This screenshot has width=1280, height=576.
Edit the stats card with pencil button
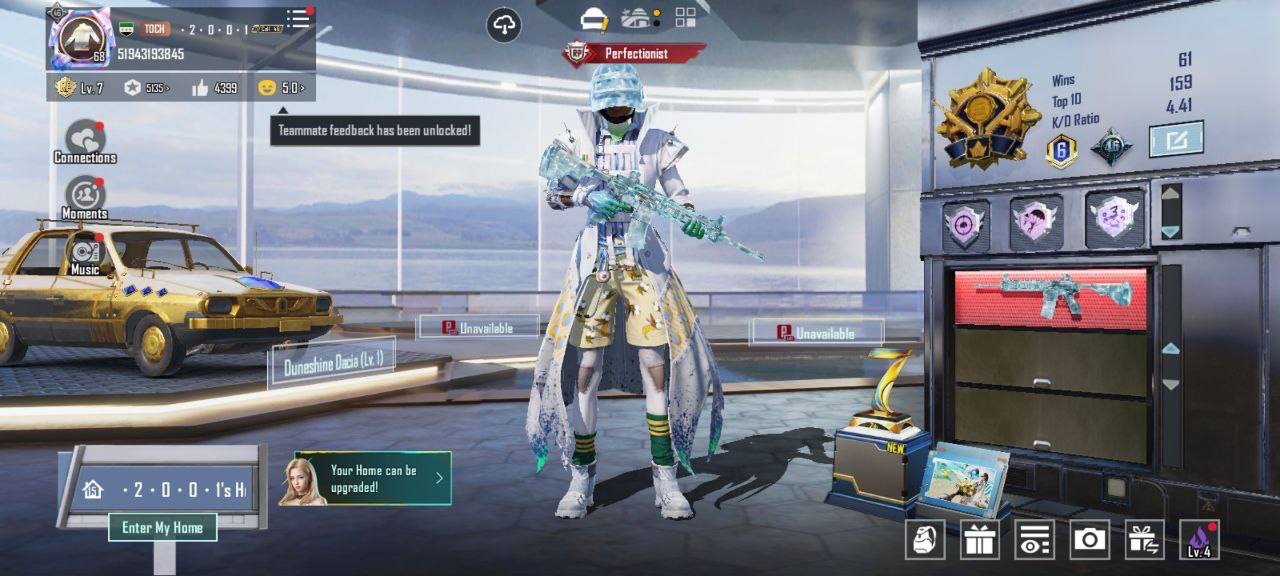[1175, 139]
